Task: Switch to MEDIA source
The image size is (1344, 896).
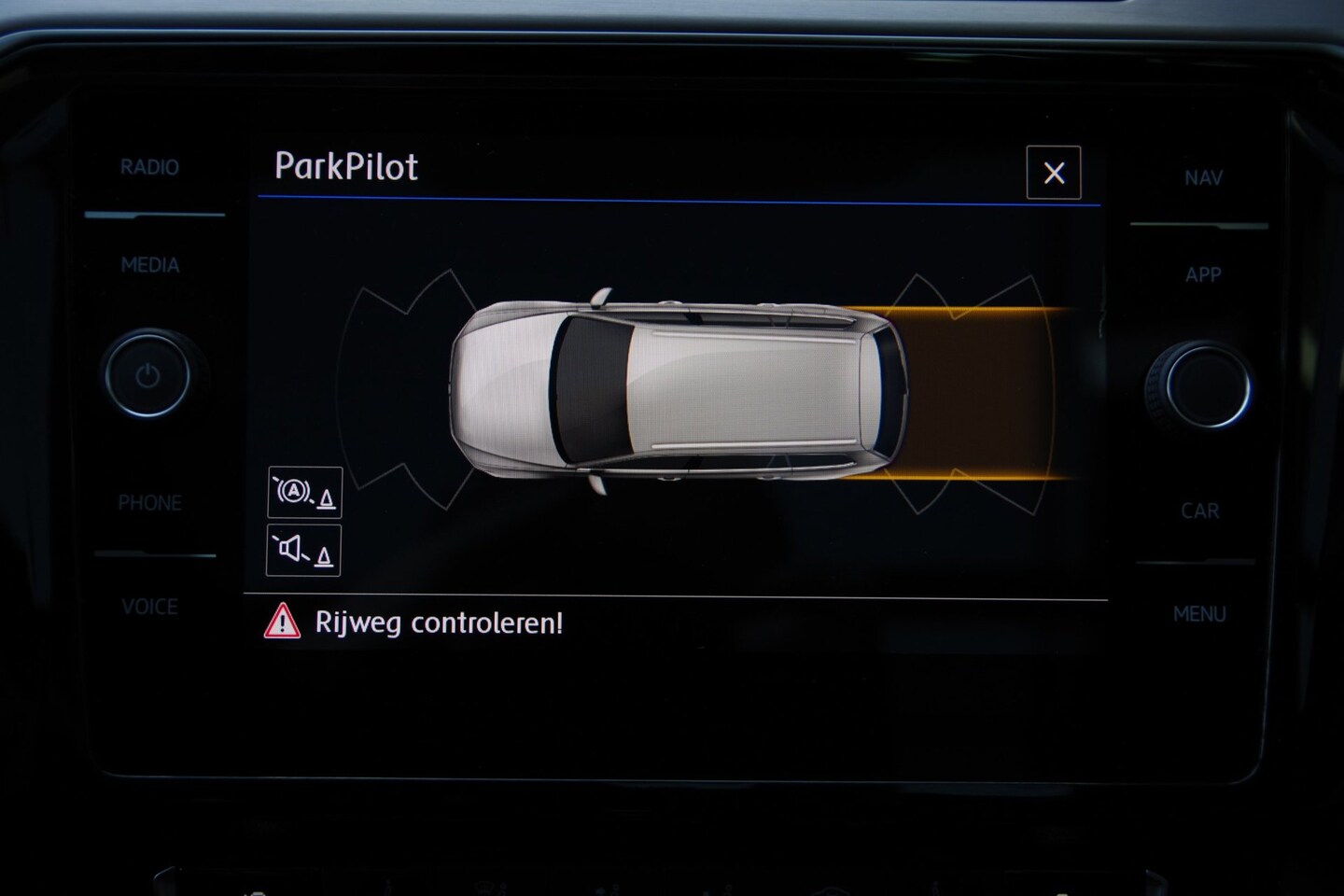Action: tap(149, 265)
